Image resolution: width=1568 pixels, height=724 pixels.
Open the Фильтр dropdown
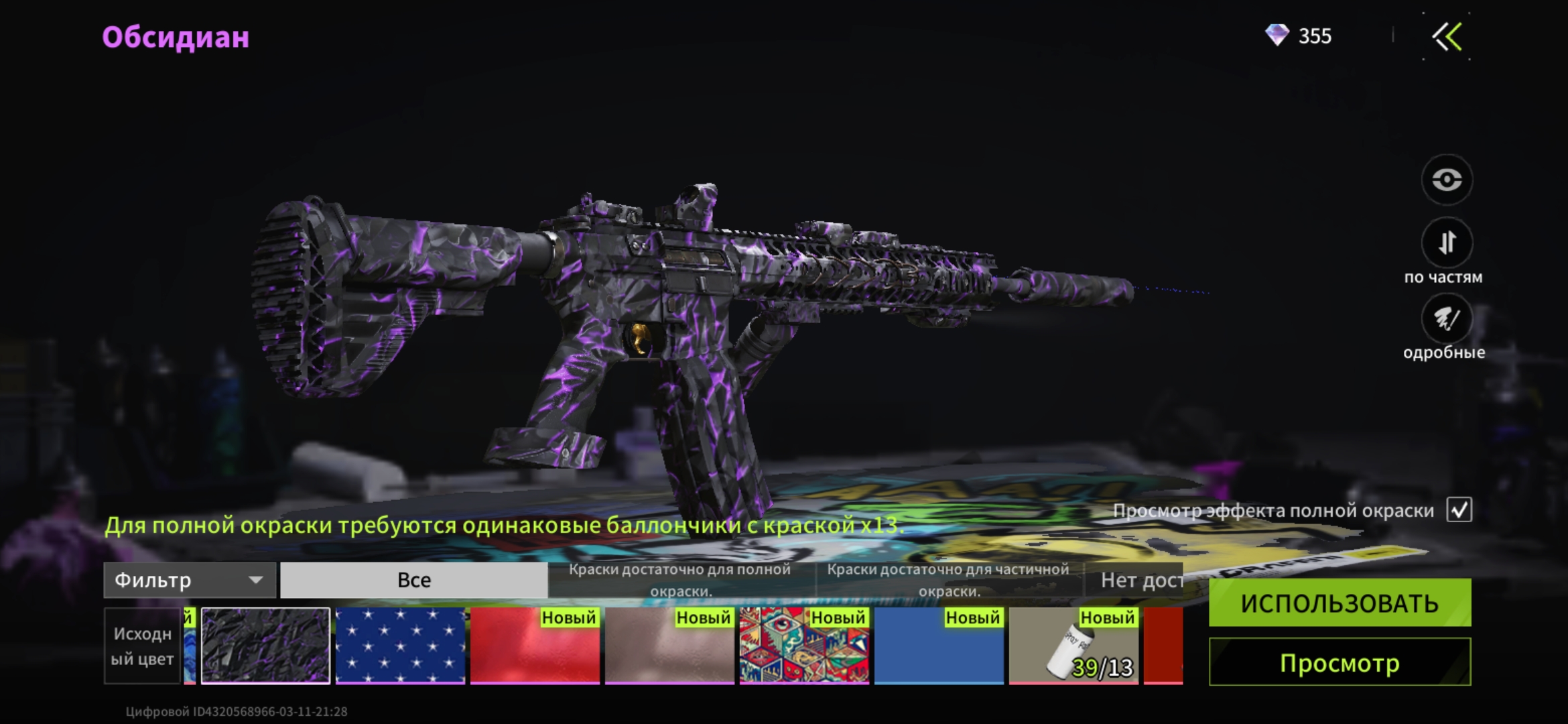(190, 580)
